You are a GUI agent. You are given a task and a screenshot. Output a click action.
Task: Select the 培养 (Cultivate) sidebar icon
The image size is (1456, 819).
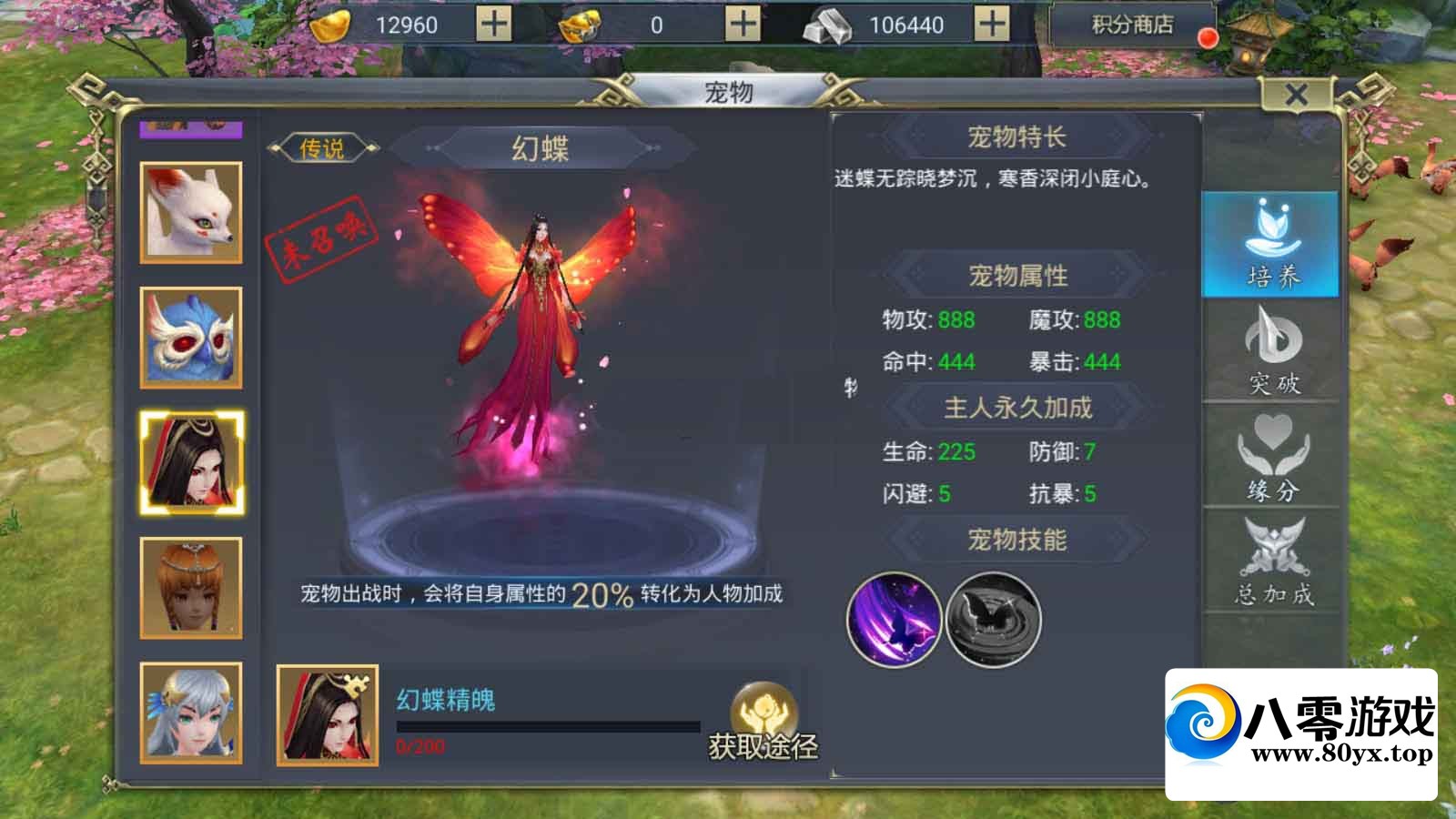point(1273,242)
